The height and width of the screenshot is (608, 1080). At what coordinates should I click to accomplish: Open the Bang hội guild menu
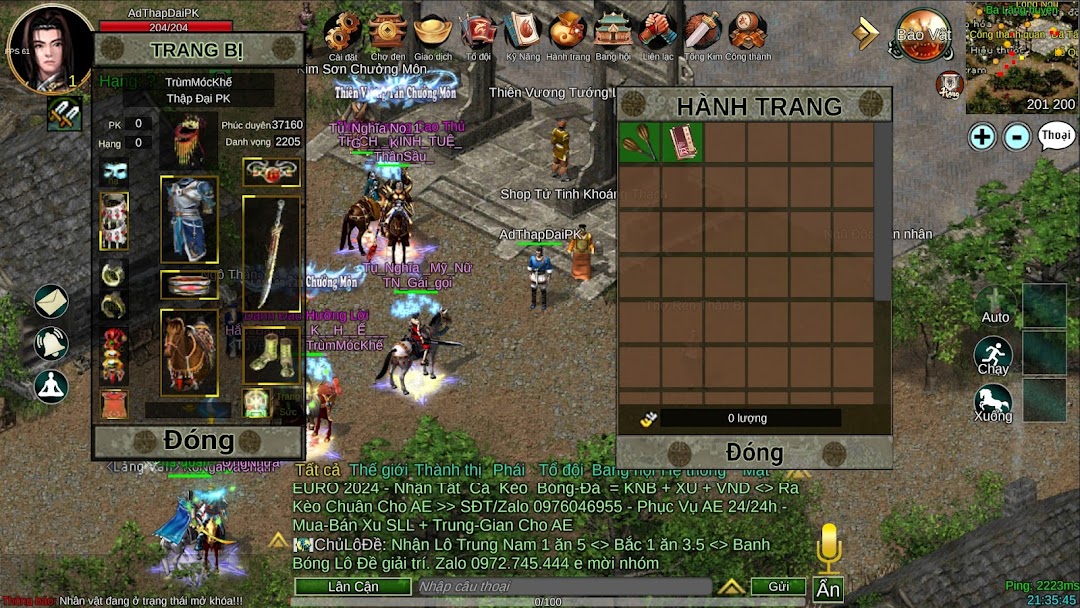(x=613, y=34)
